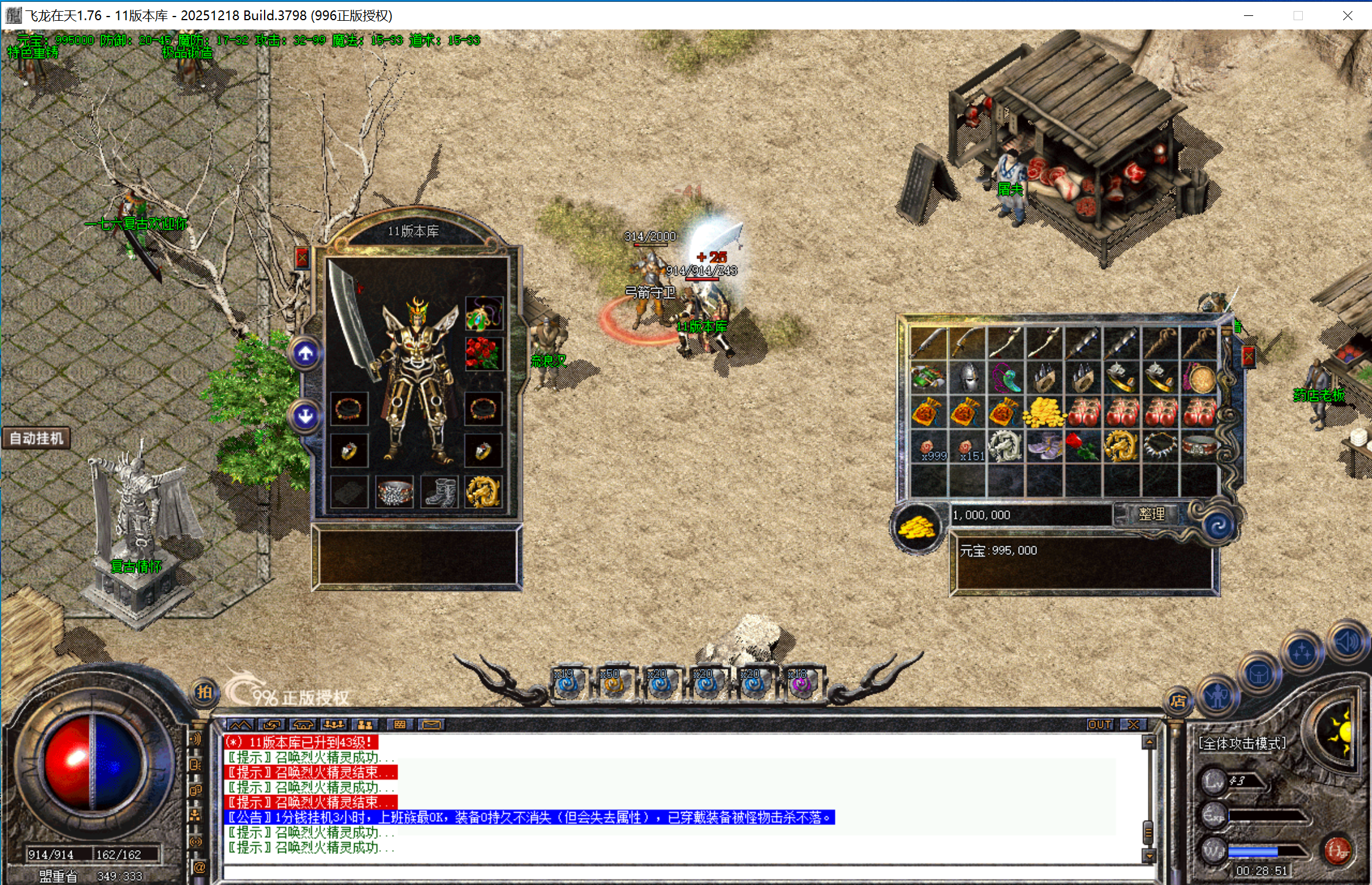Click the 整理 sort button in the bag

coord(1151,514)
